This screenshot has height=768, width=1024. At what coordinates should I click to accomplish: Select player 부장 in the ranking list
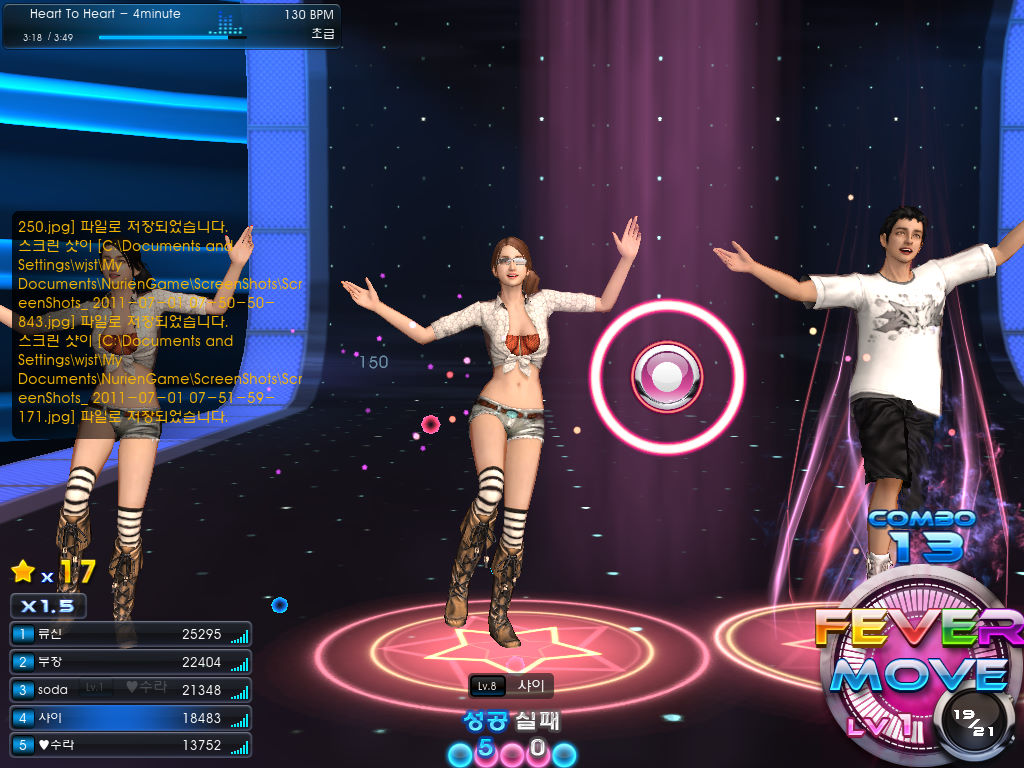tap(130, 662)
